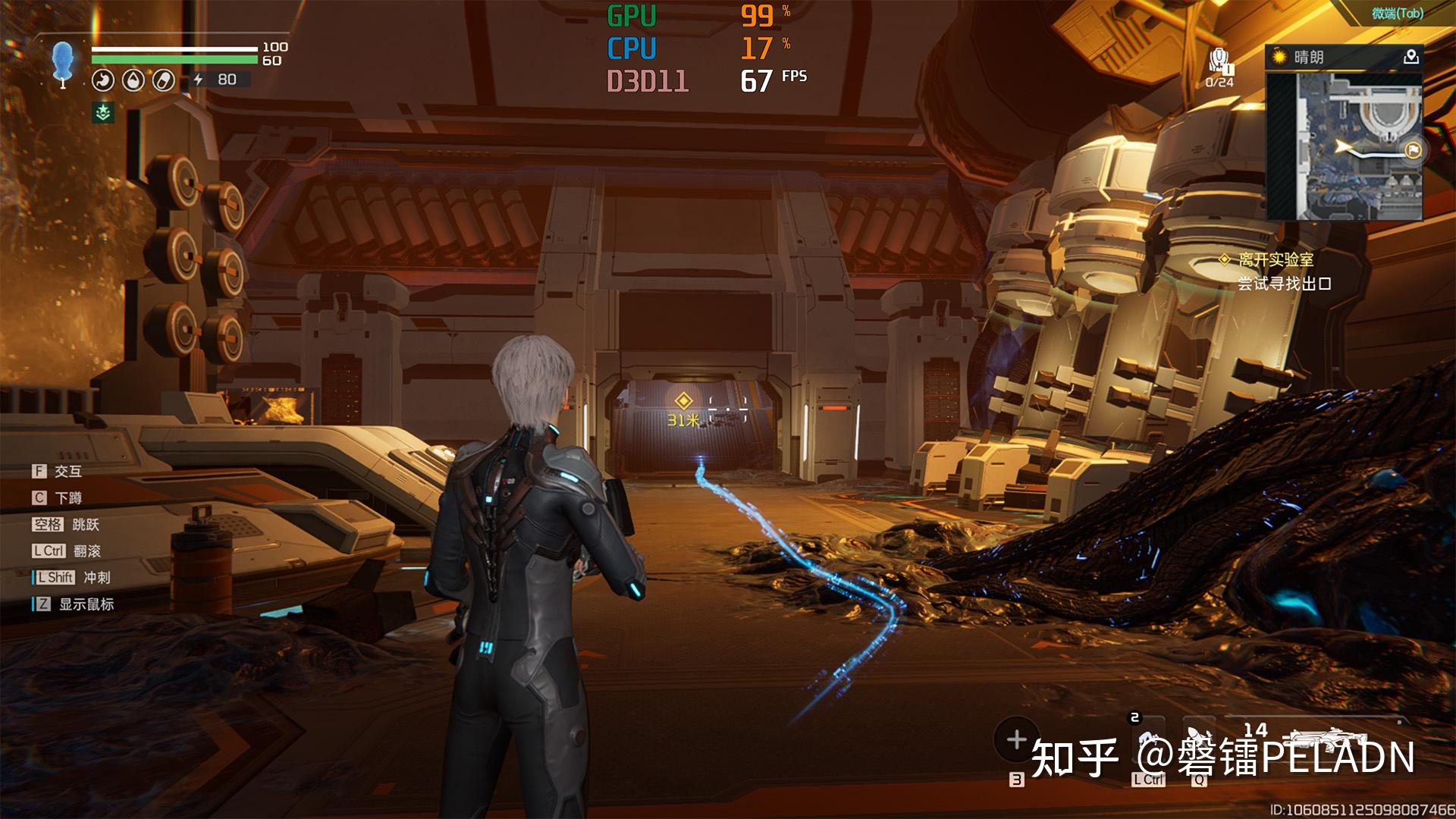Screen dimensions: 1456x819
Task: Open the 微端 (Tab) panel
Action: pyautogui.click(x=1397, y=13)
